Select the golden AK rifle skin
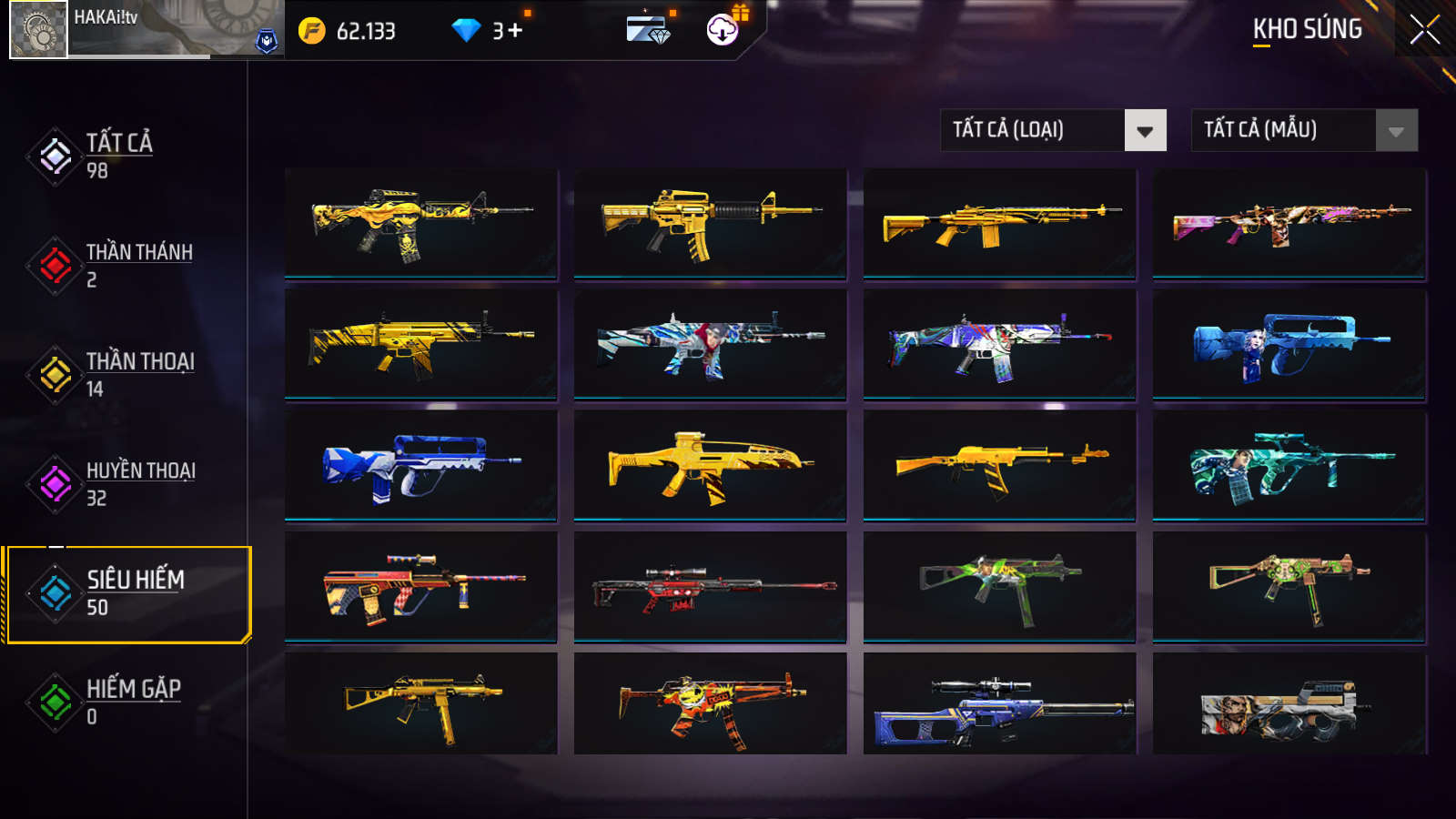Viewport: 1456px width, 819px height. click(999, 465)
